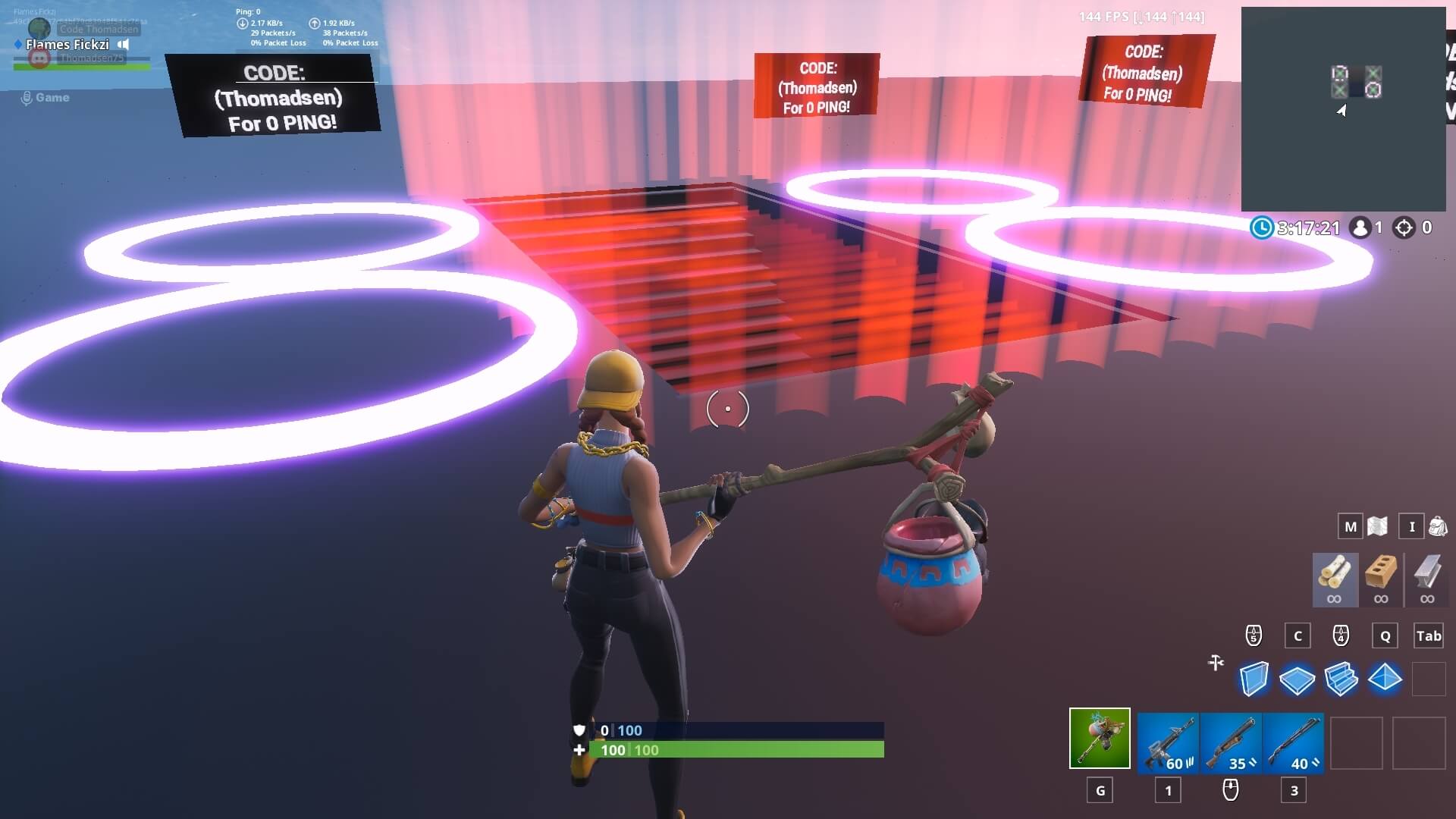Select the wall build piece icon
This screenshot has width=1456, height=819.
coord(1254,679)
